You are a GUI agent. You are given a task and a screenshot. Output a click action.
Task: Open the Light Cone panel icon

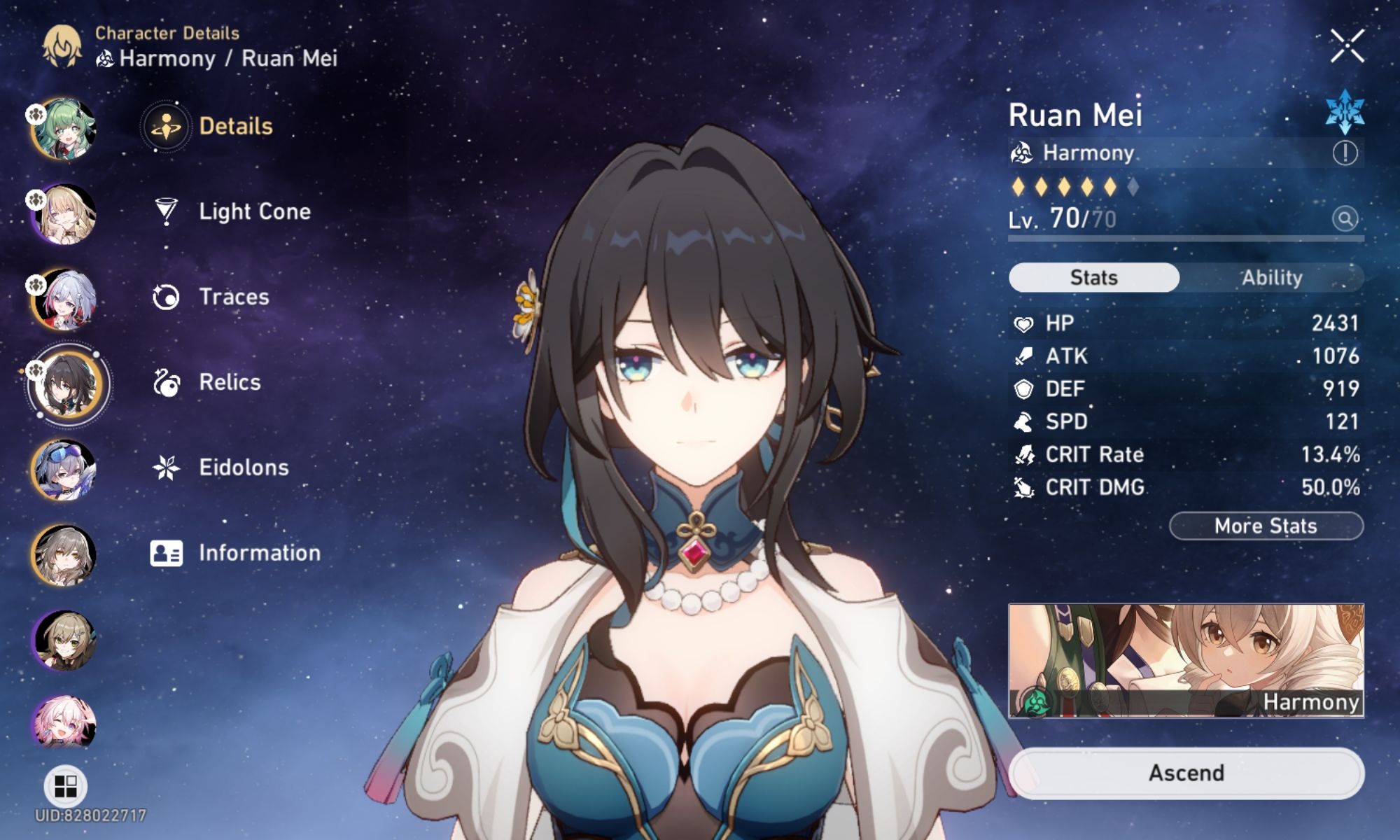coord(165,211)
